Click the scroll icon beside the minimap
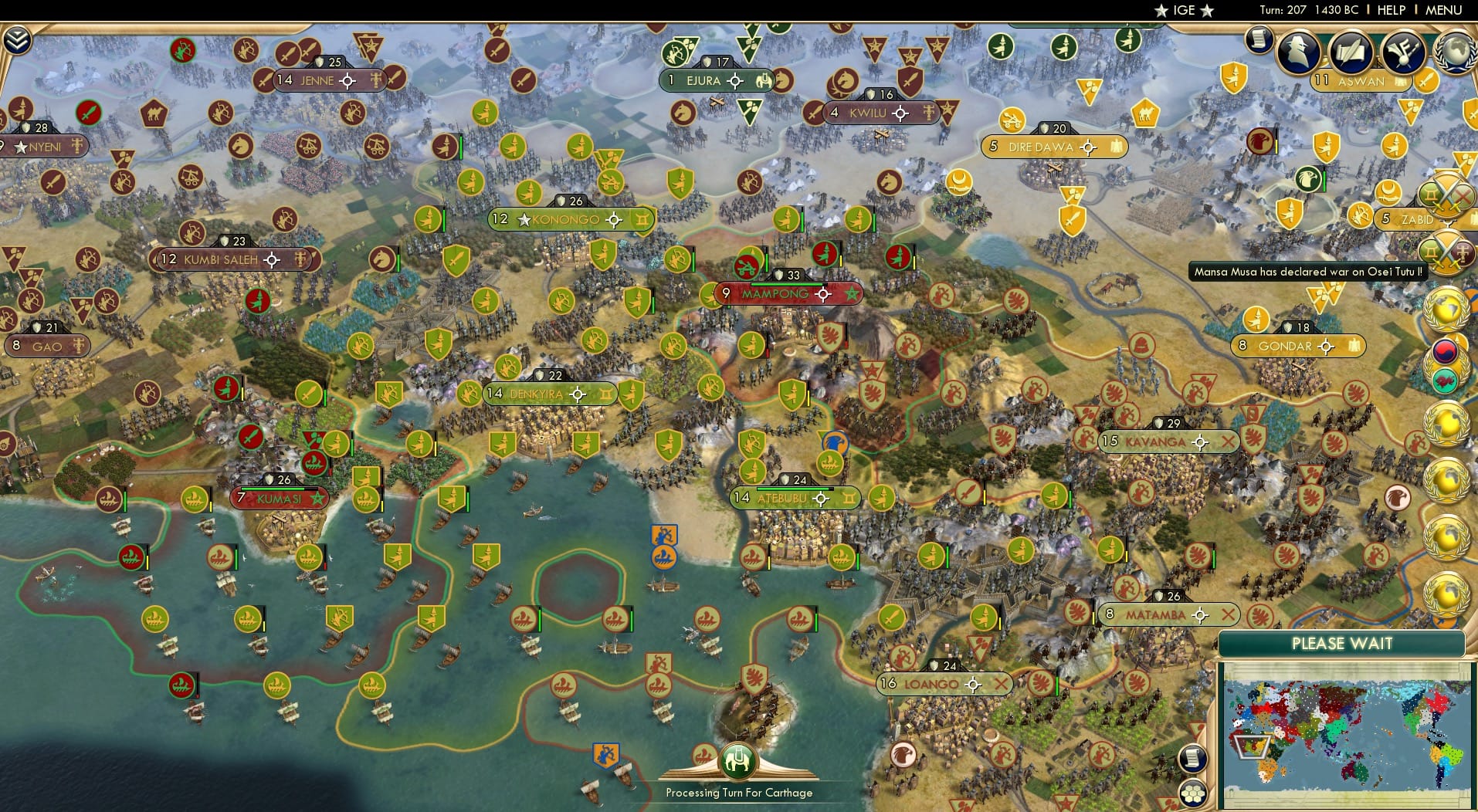This screenshot has height=812, width=1478. (1193, 759)
